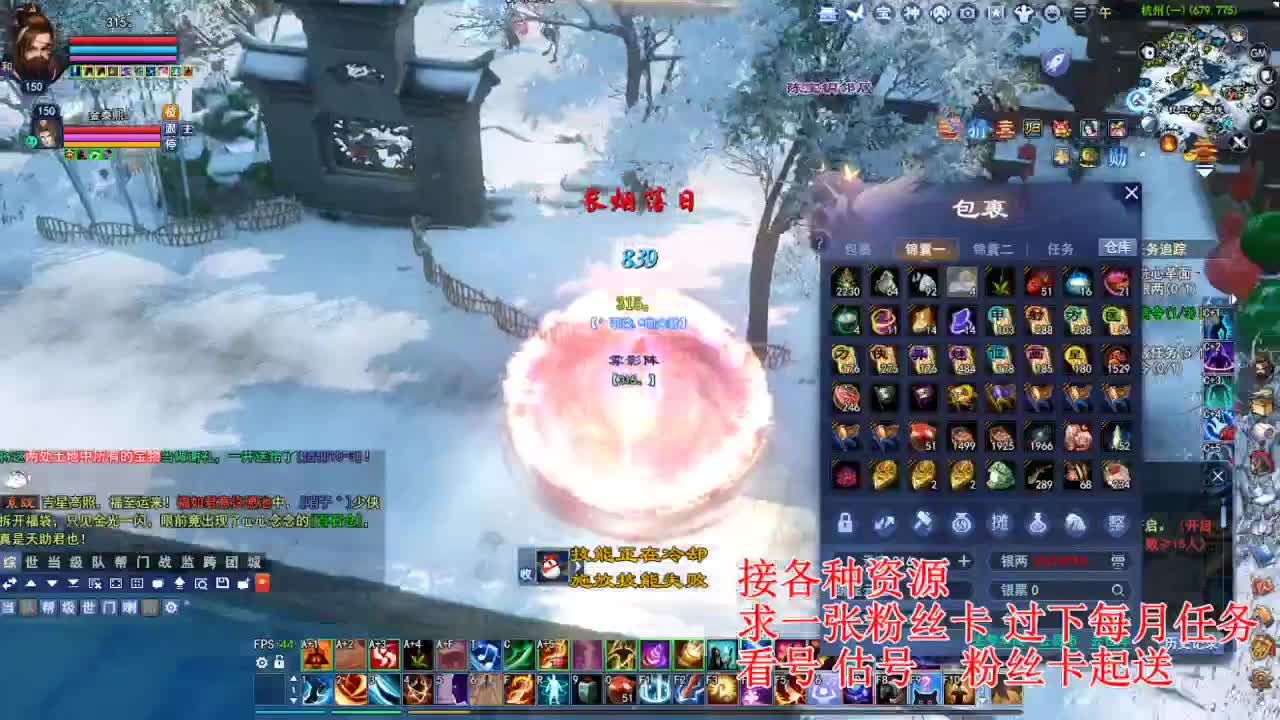
Task: Click the magnifier beside the 银票 field
Action: [x=1117, y=591]
